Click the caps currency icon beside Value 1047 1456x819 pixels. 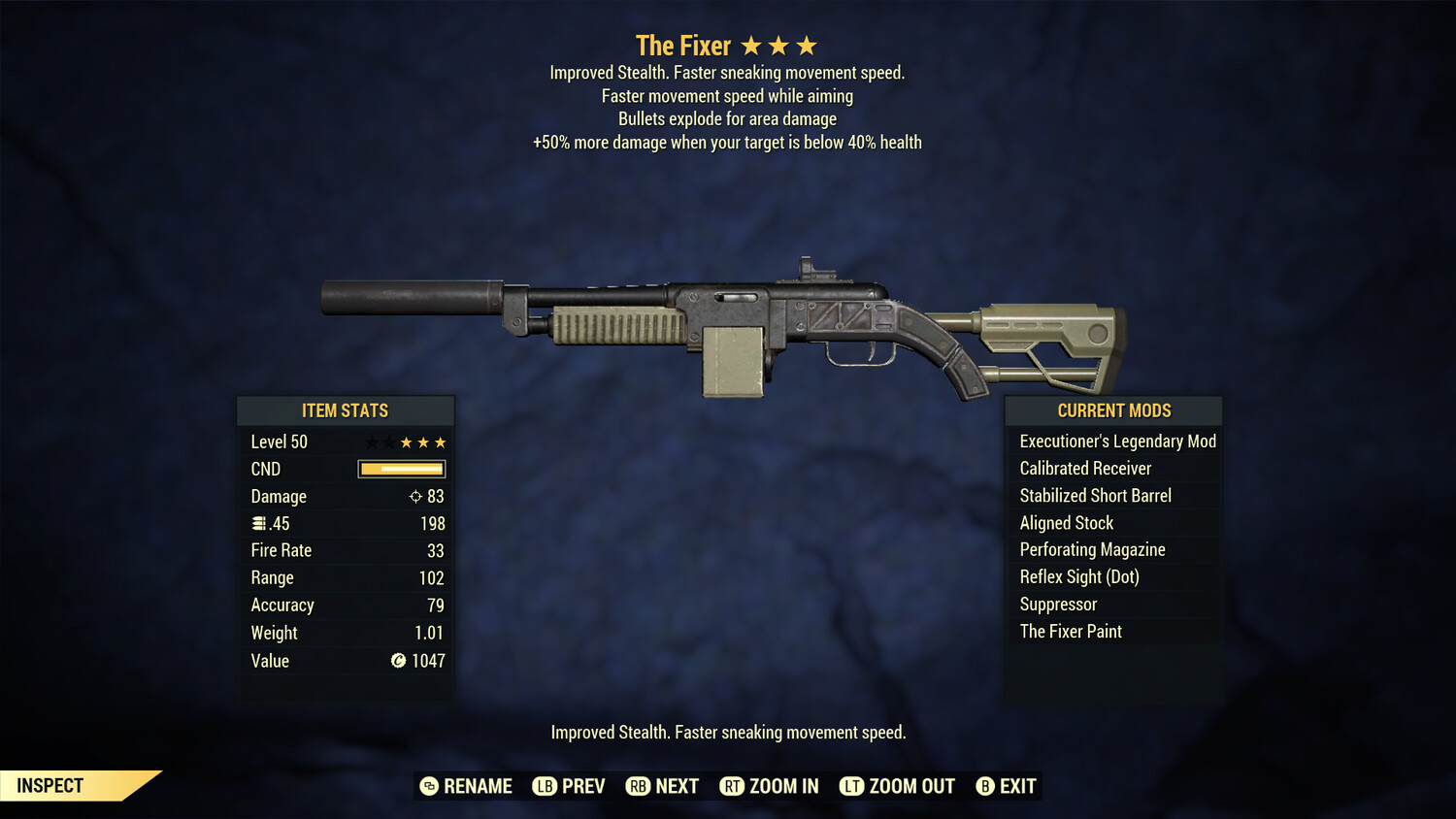397,661
